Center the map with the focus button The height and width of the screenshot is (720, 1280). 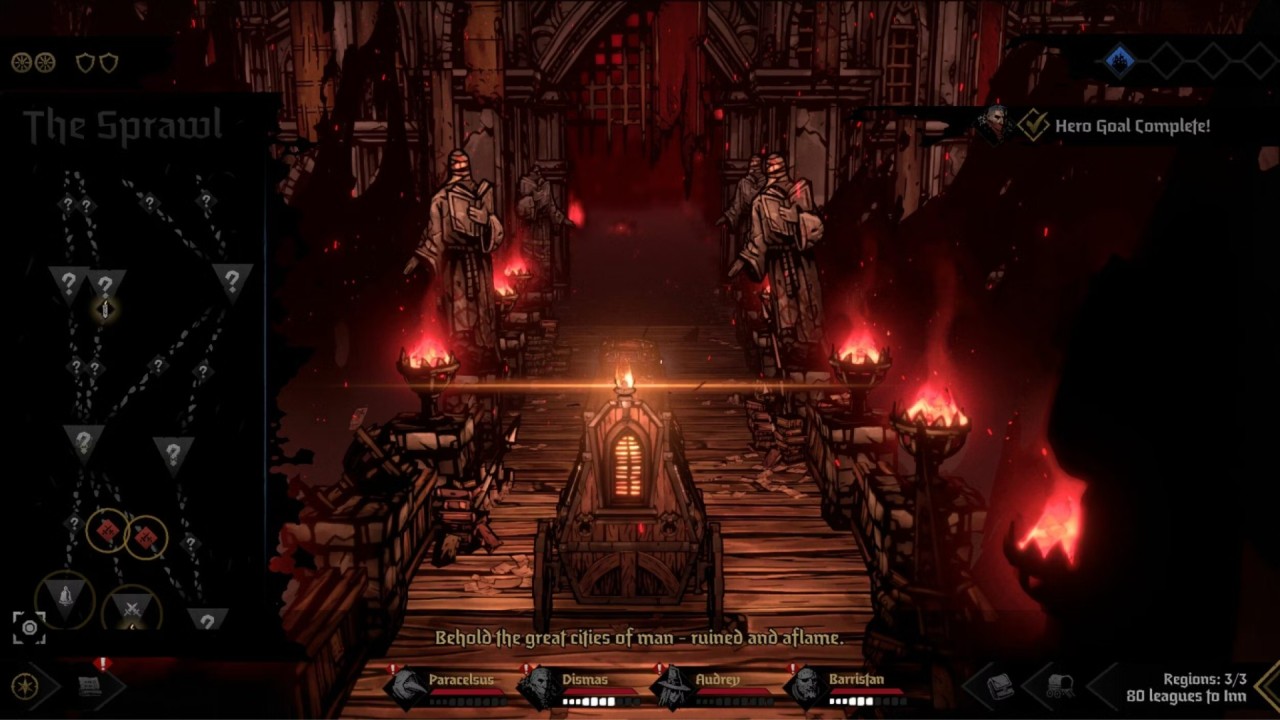pos(29,627)
